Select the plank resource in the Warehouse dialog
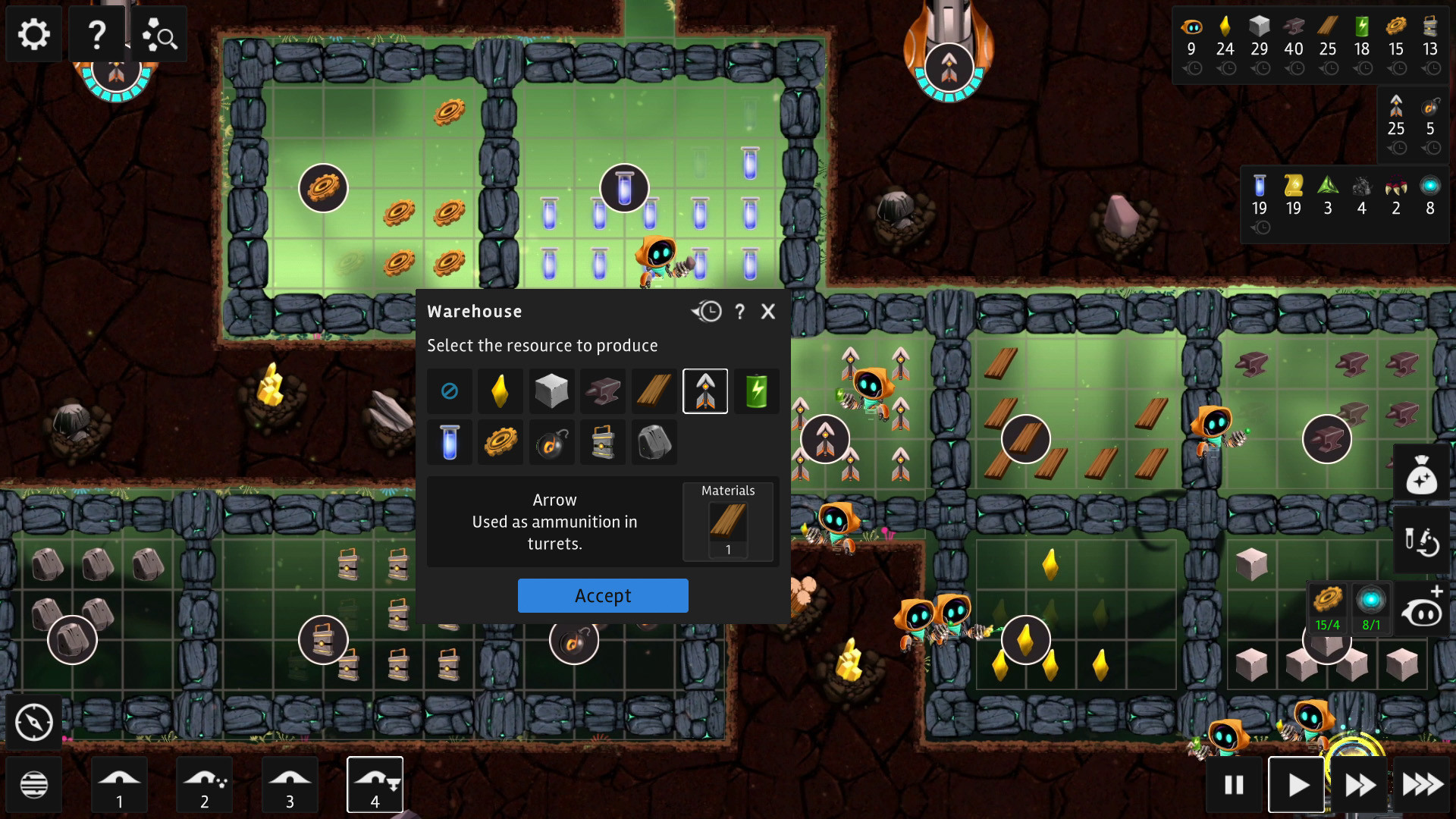This screenshot has height=819, width=1456. tap(653, 391)
